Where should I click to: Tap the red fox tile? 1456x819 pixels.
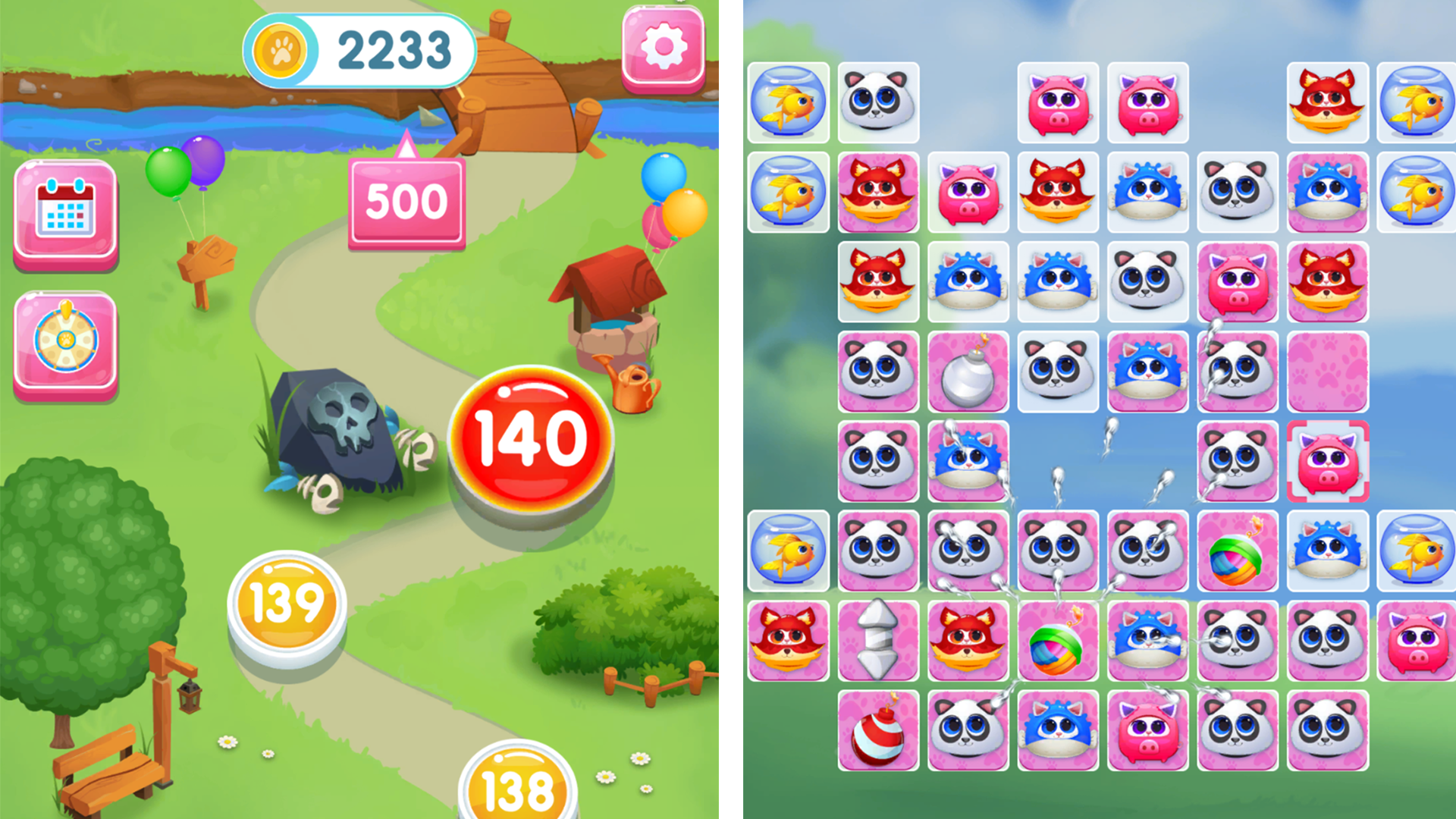coord(877,191)
